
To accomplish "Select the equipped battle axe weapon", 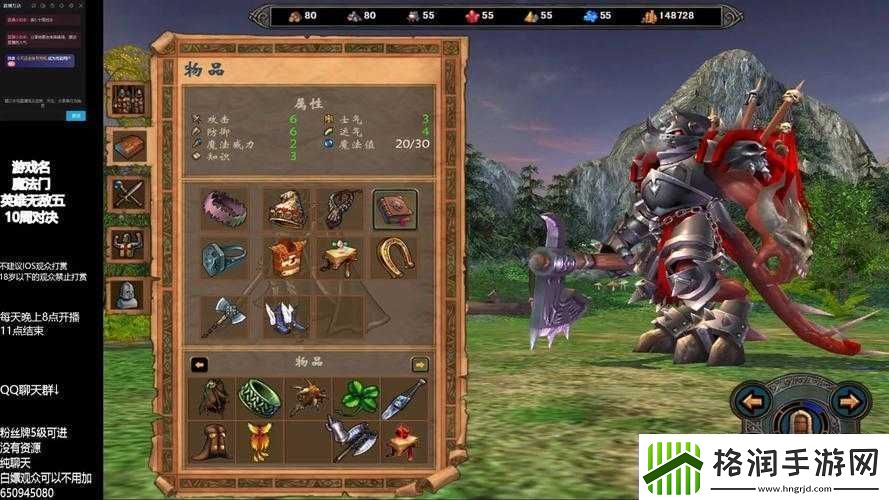I will (223, 316).
